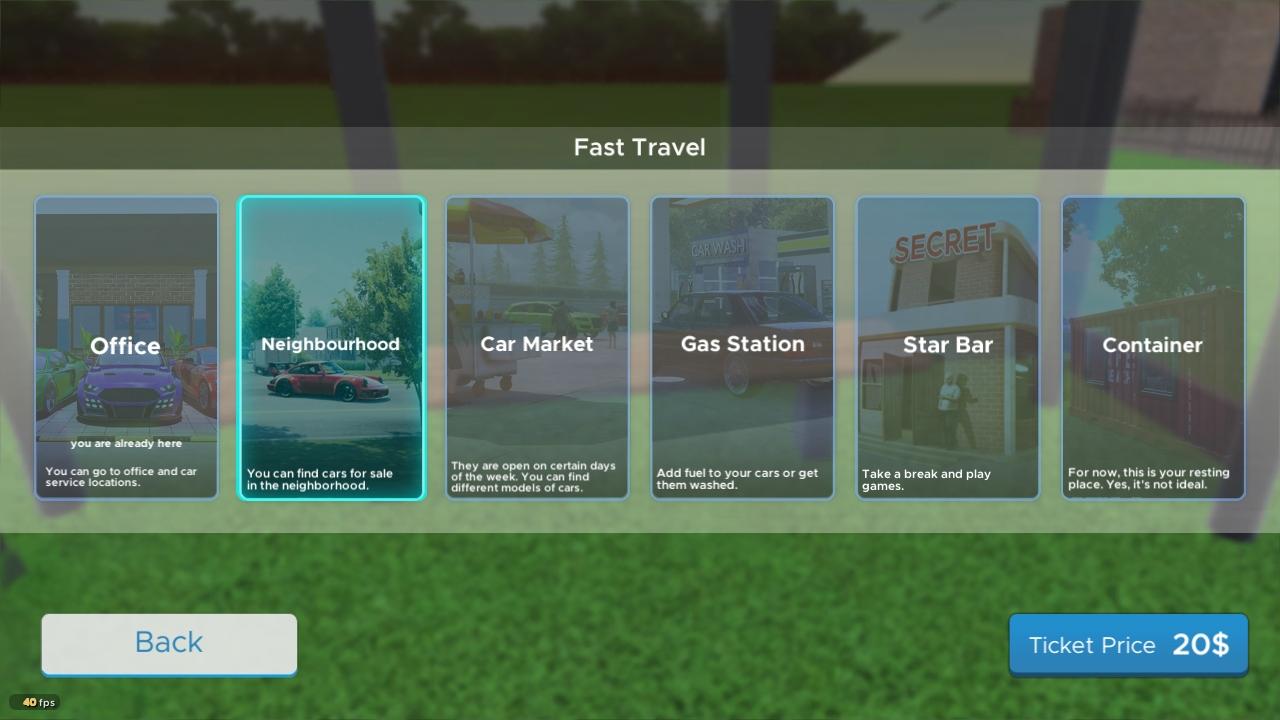Screen dimensions: 1280x720
Task: Select the Container resting place card
Action: [1152, 347]
